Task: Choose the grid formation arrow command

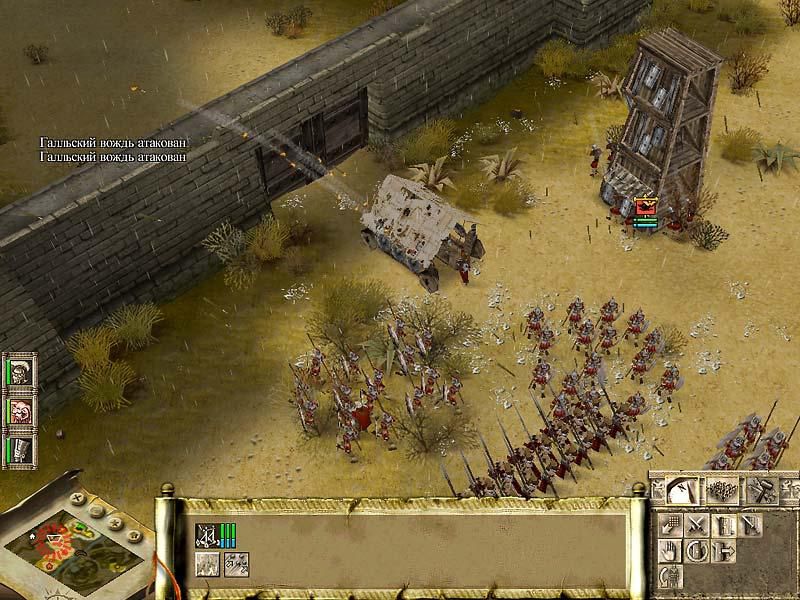Action: tap(670, 524)
